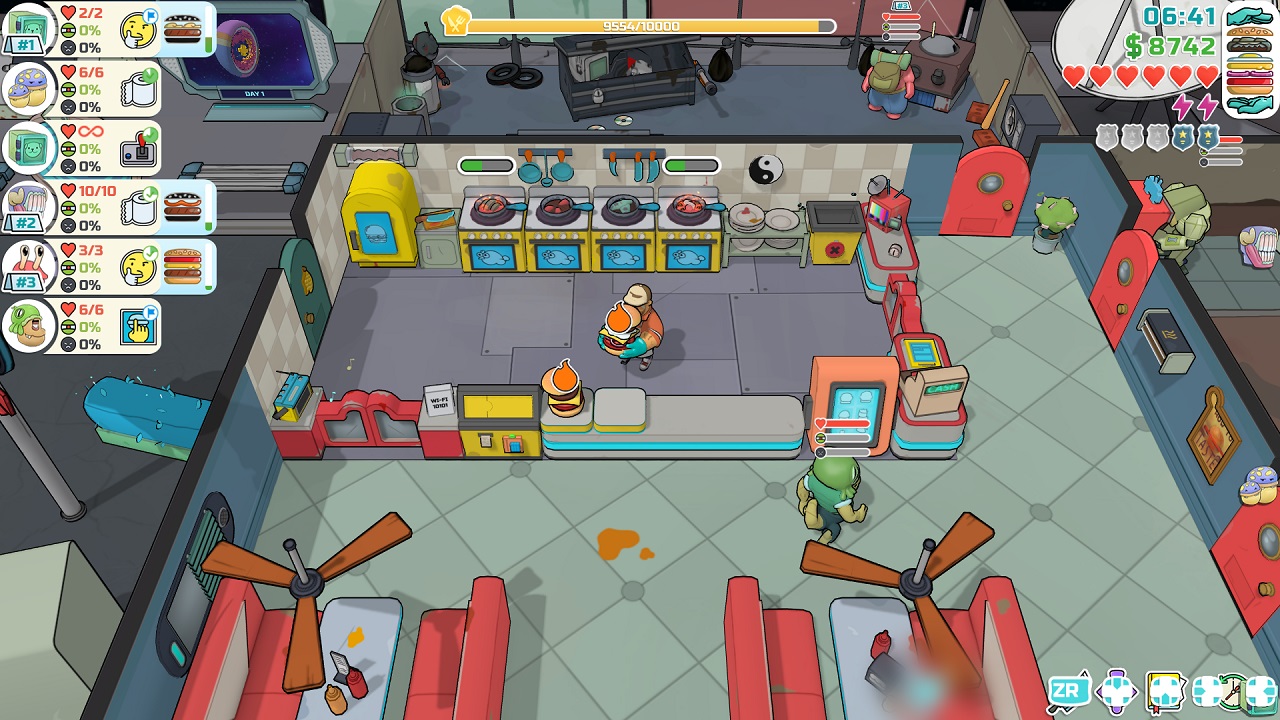Toggle the flag marker on customer #1's order

152,15
